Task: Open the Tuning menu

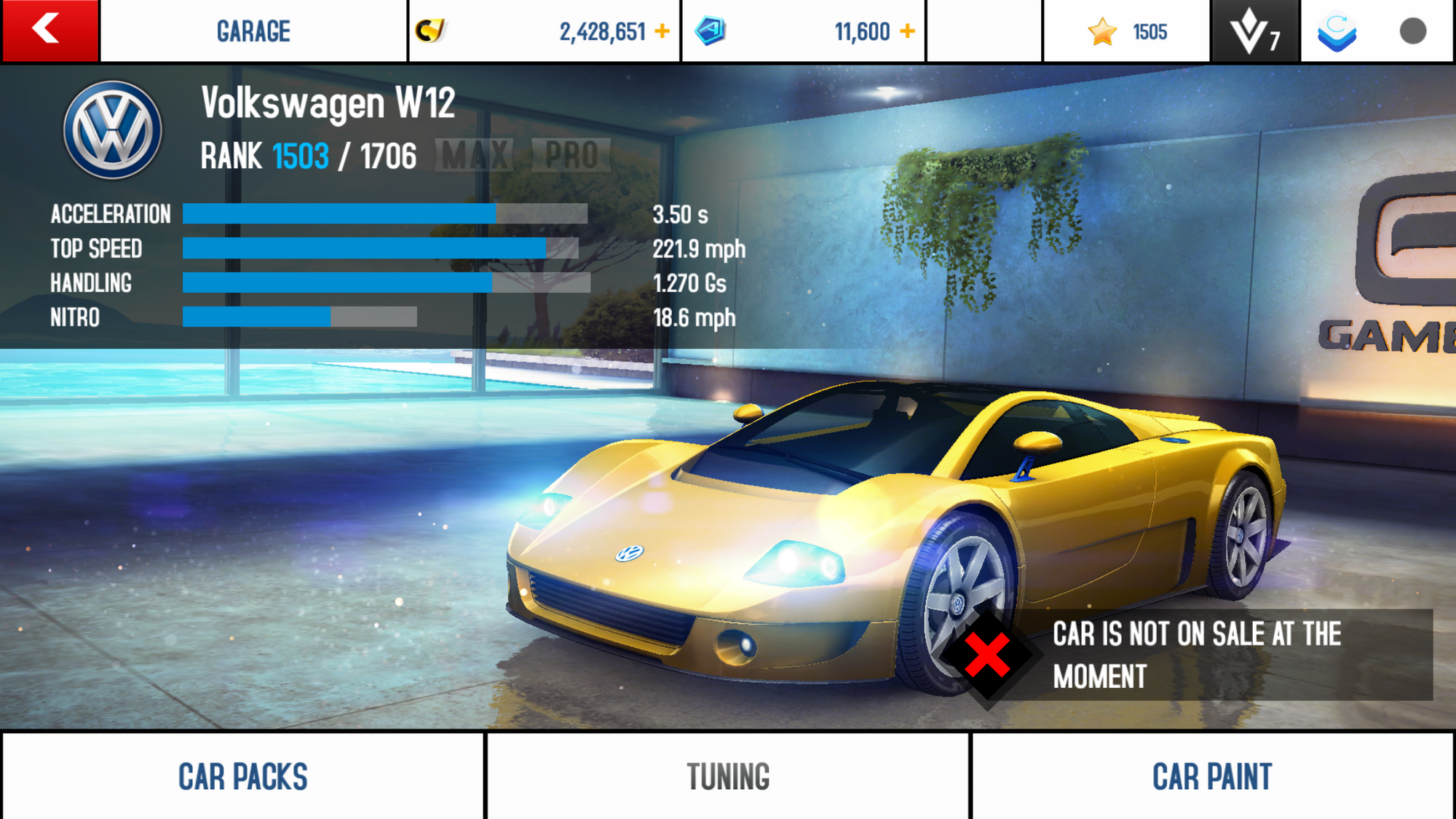Action: (728, 776)
